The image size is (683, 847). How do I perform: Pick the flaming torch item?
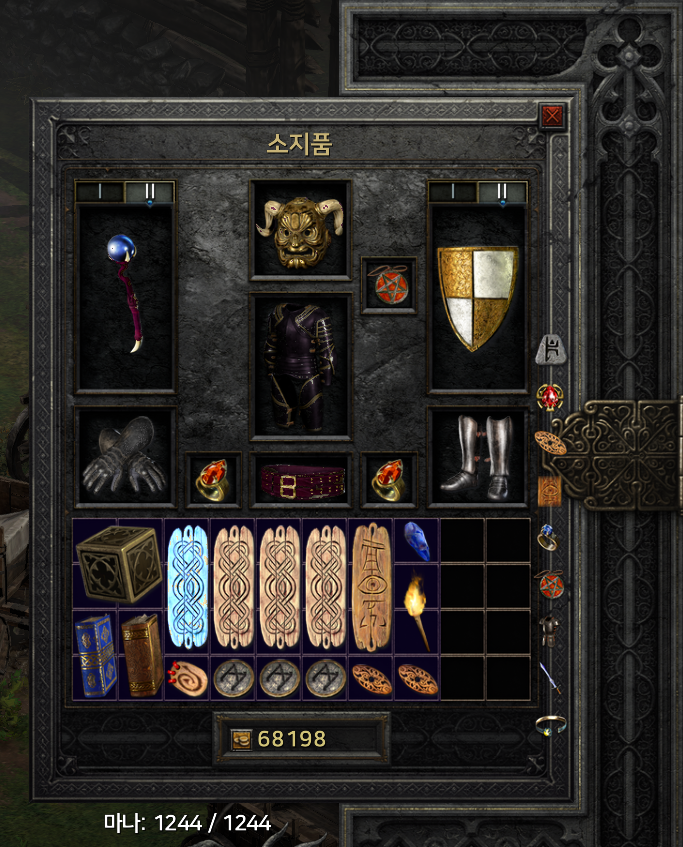(x=417, y=609)
